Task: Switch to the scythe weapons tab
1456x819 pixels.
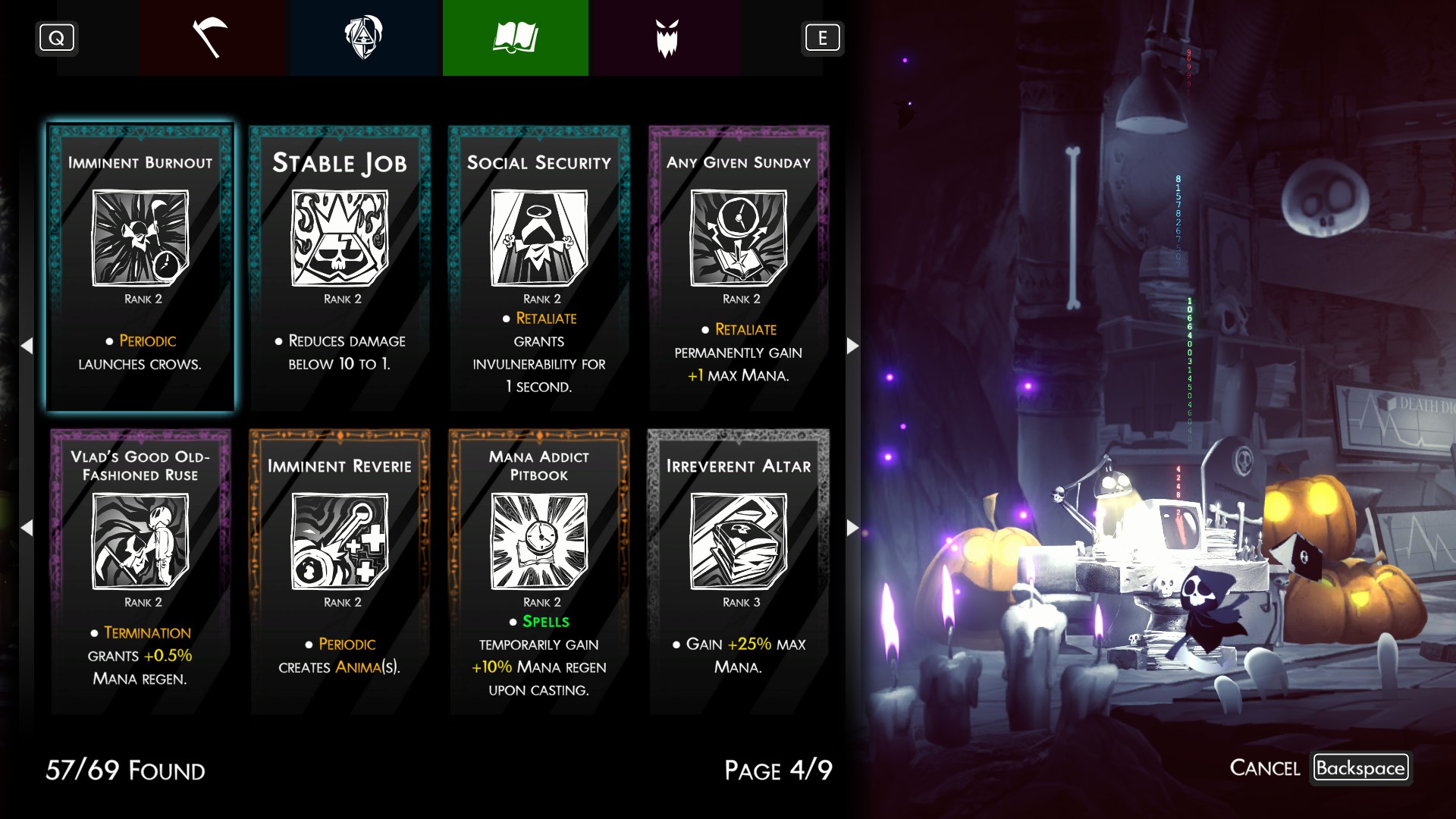Action: [x=212, y=38]
